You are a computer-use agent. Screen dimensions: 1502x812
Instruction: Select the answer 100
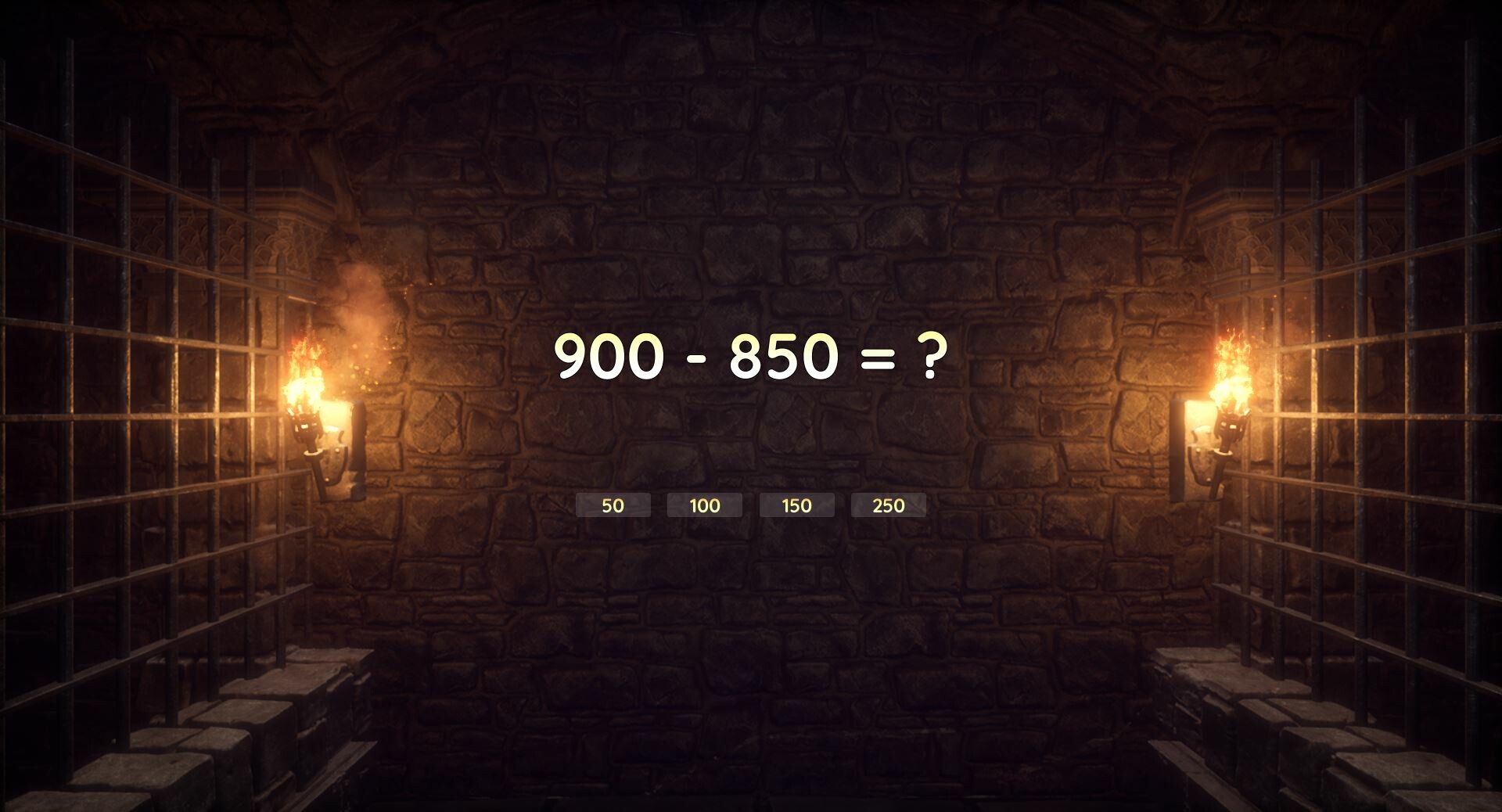[x=703, y=505]
